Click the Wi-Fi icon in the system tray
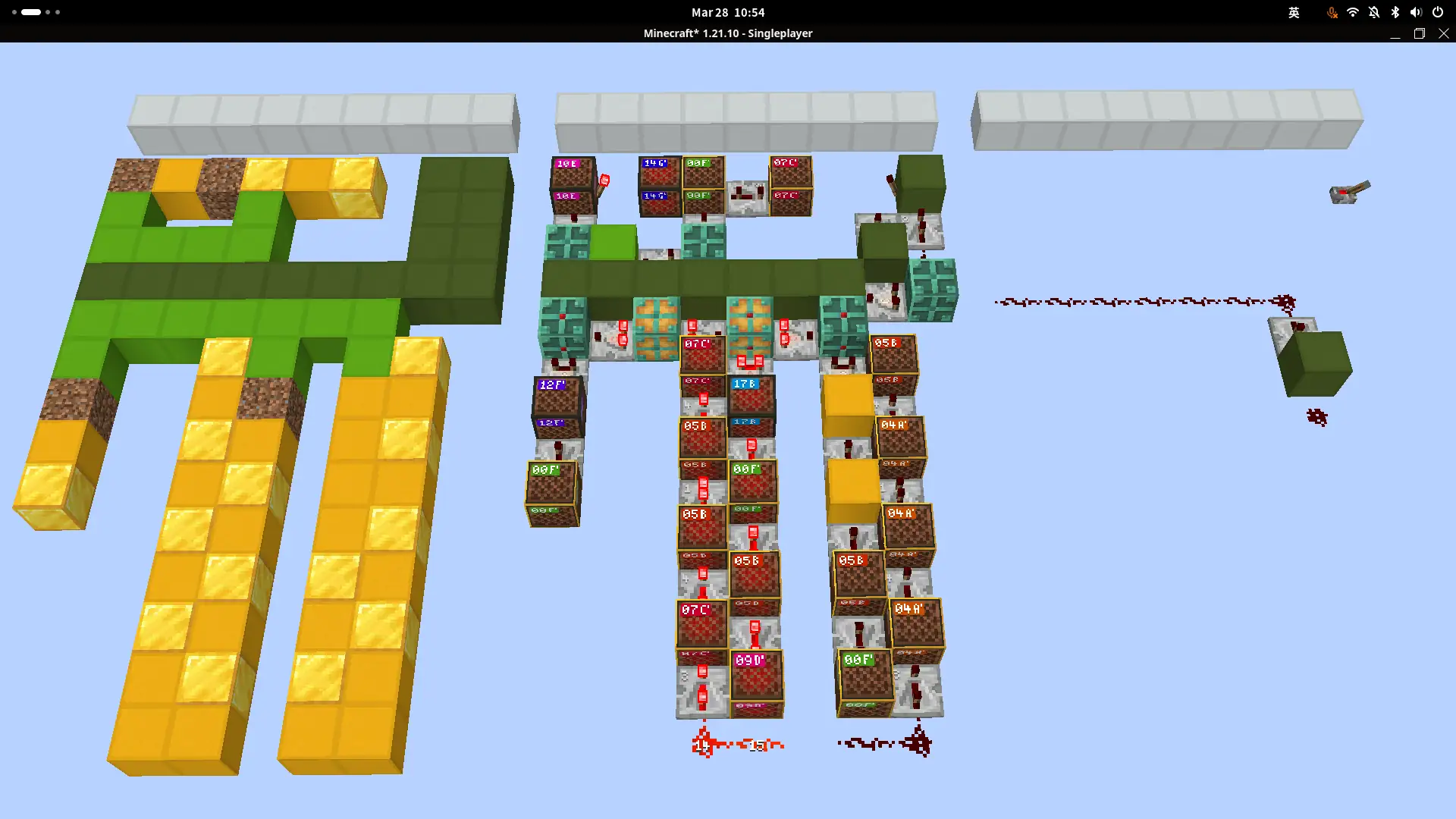 (x=1353, y=12)
